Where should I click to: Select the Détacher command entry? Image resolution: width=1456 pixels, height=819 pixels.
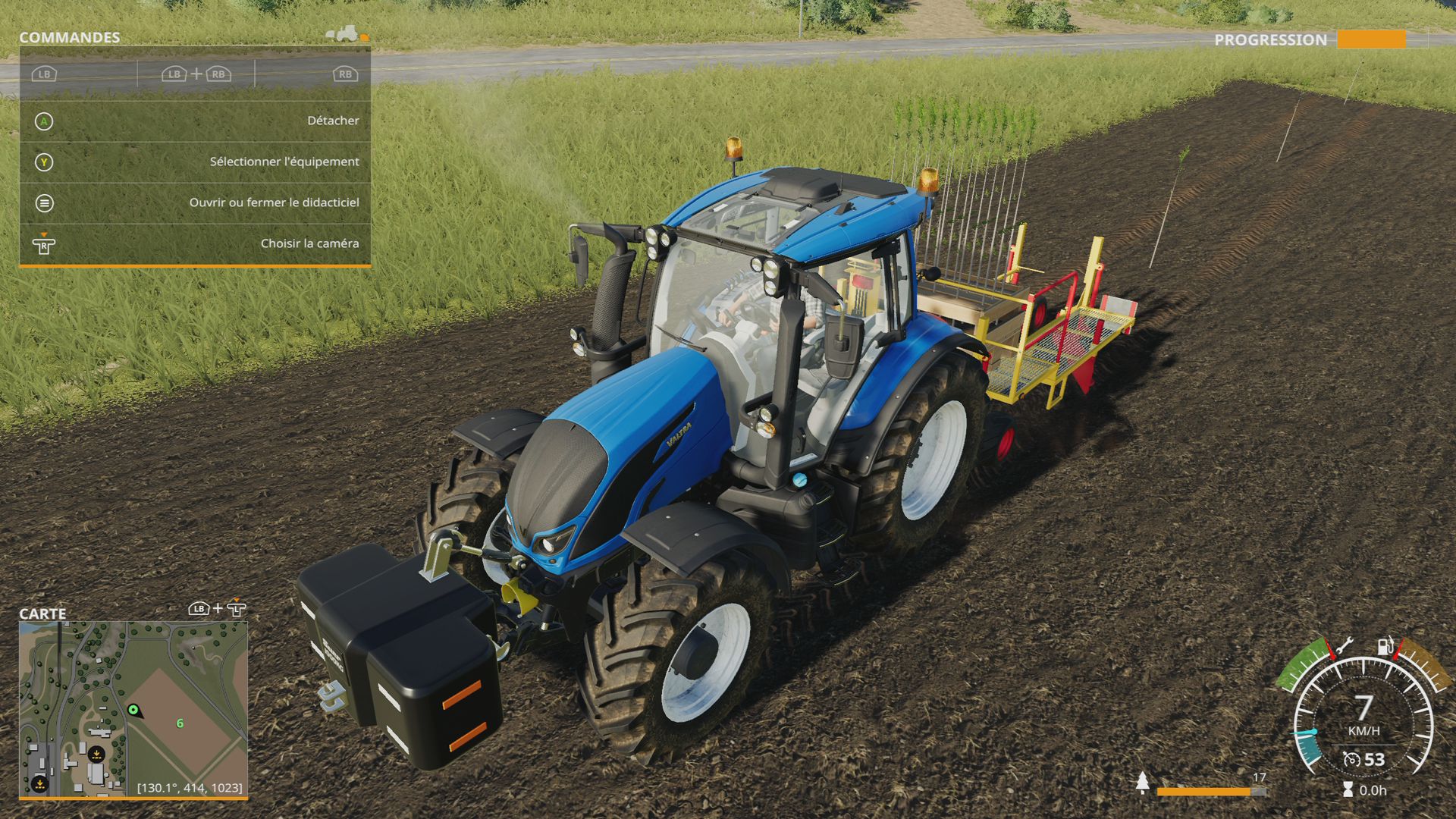click(332, 120)
